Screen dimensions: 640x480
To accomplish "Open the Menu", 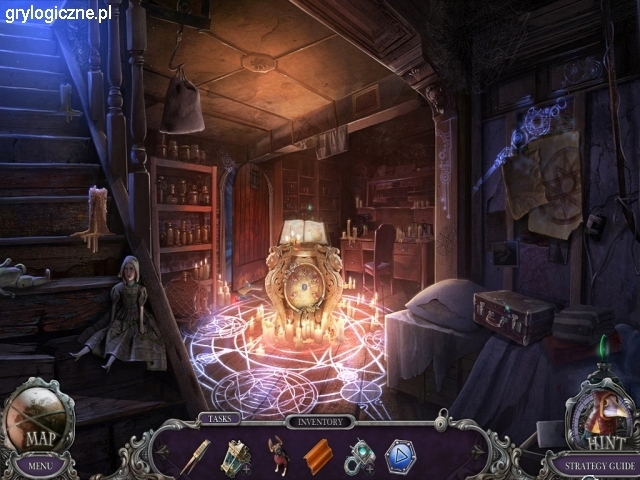I will click(40, 464).
